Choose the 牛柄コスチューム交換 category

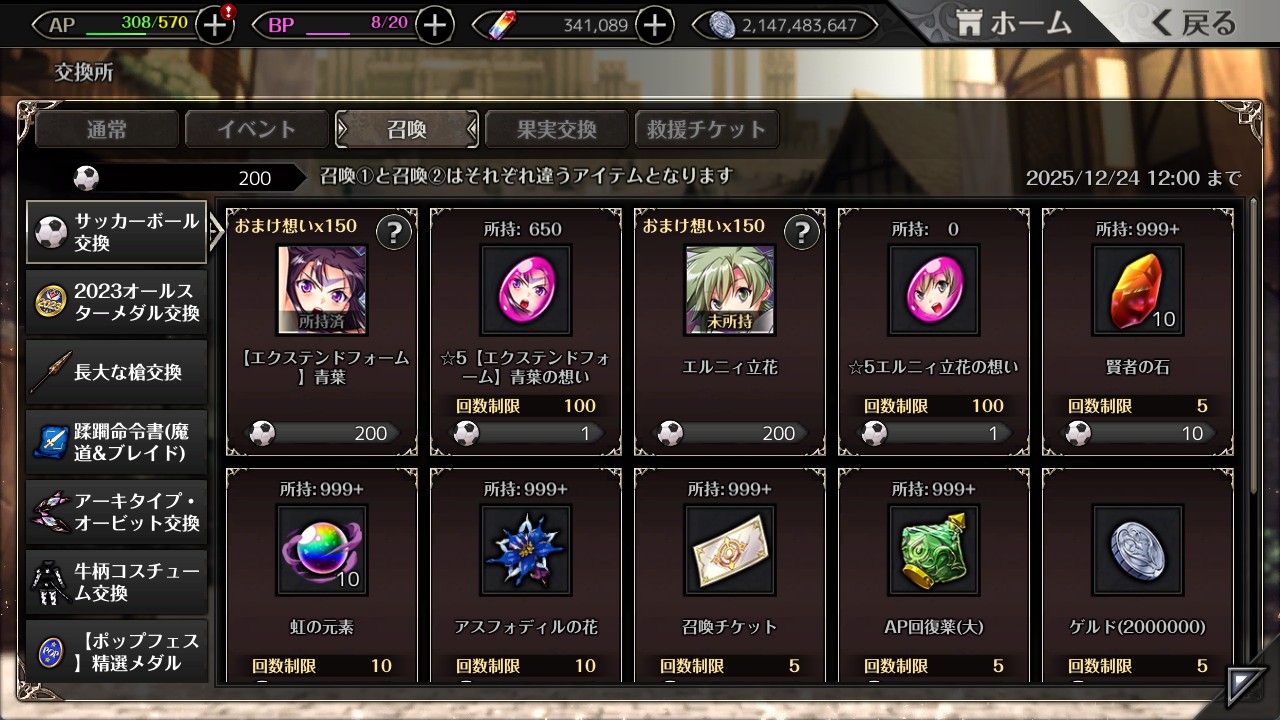tap(117, 582)
